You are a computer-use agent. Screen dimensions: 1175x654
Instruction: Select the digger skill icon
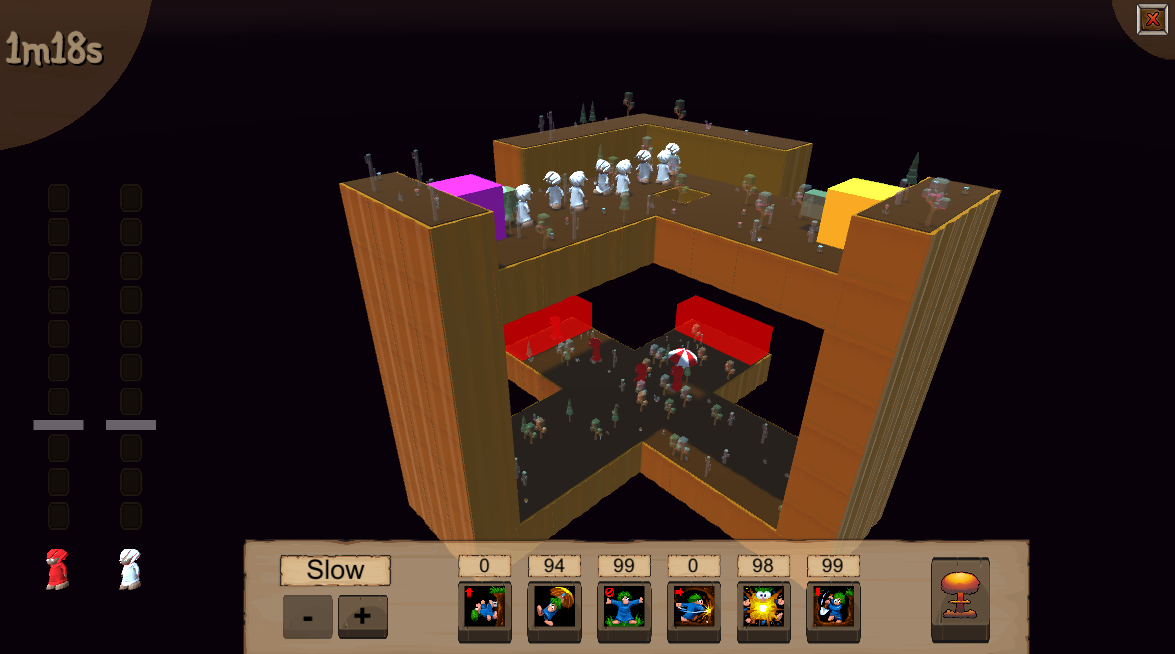pos(833,607)
